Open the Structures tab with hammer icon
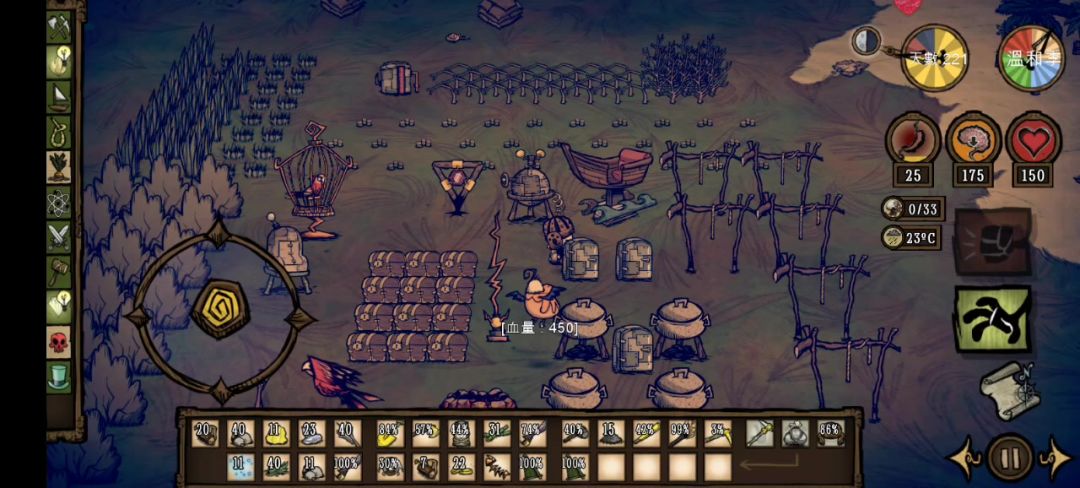The width and height of the screenshot is (1080, 488). click(x=58, y=272)
